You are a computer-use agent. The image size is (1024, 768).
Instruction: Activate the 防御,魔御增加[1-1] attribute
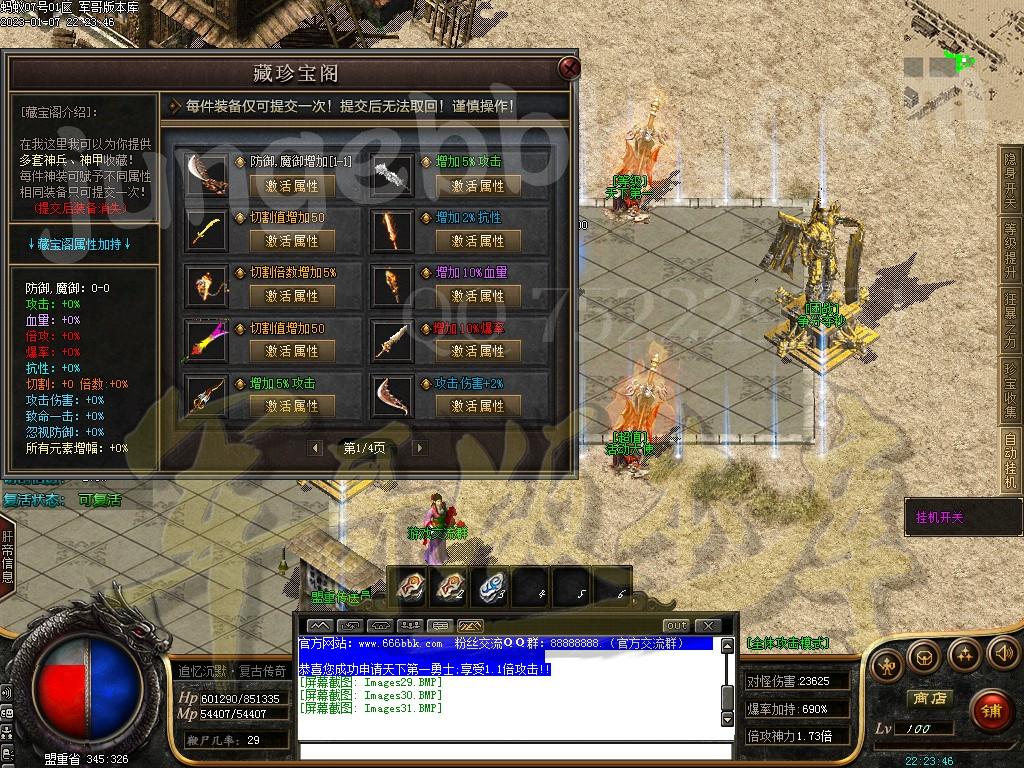coord(291,186)
